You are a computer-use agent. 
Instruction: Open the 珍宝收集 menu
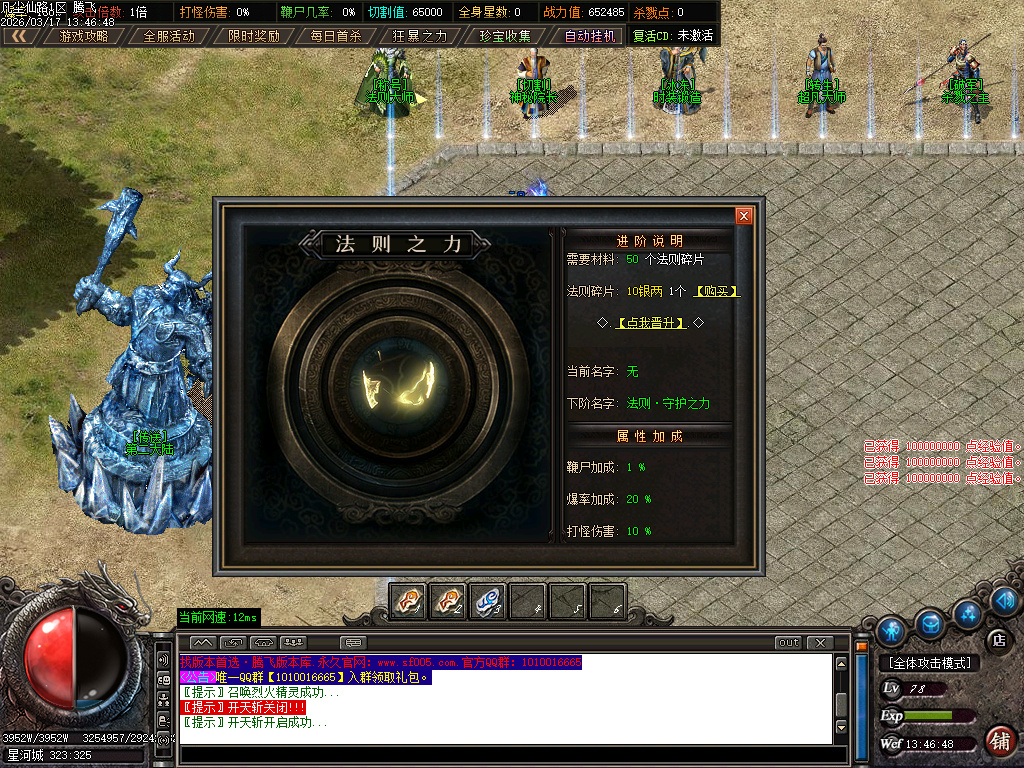pos(505,36)
